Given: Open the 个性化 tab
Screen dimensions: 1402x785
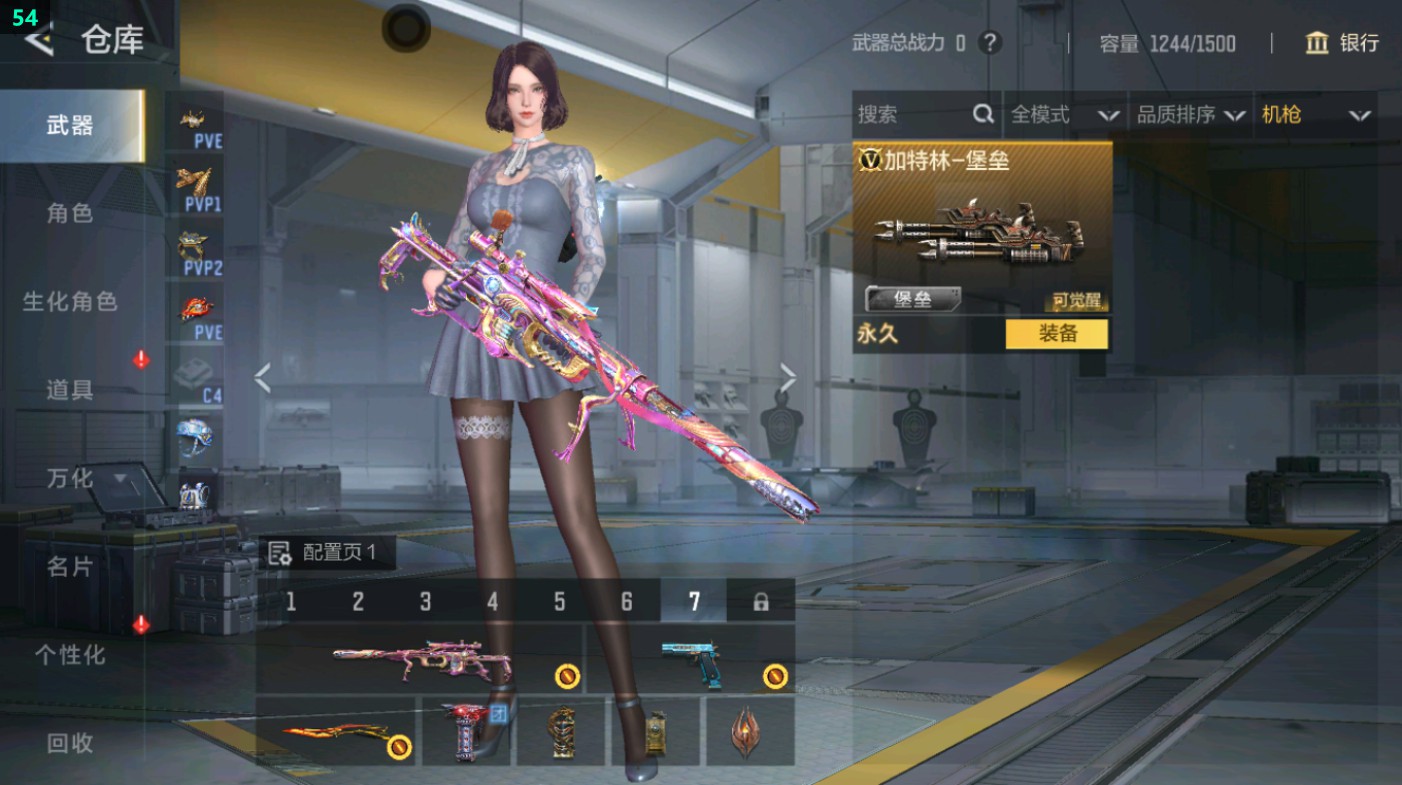Looking at the screenshot, I should coord(70,655).
